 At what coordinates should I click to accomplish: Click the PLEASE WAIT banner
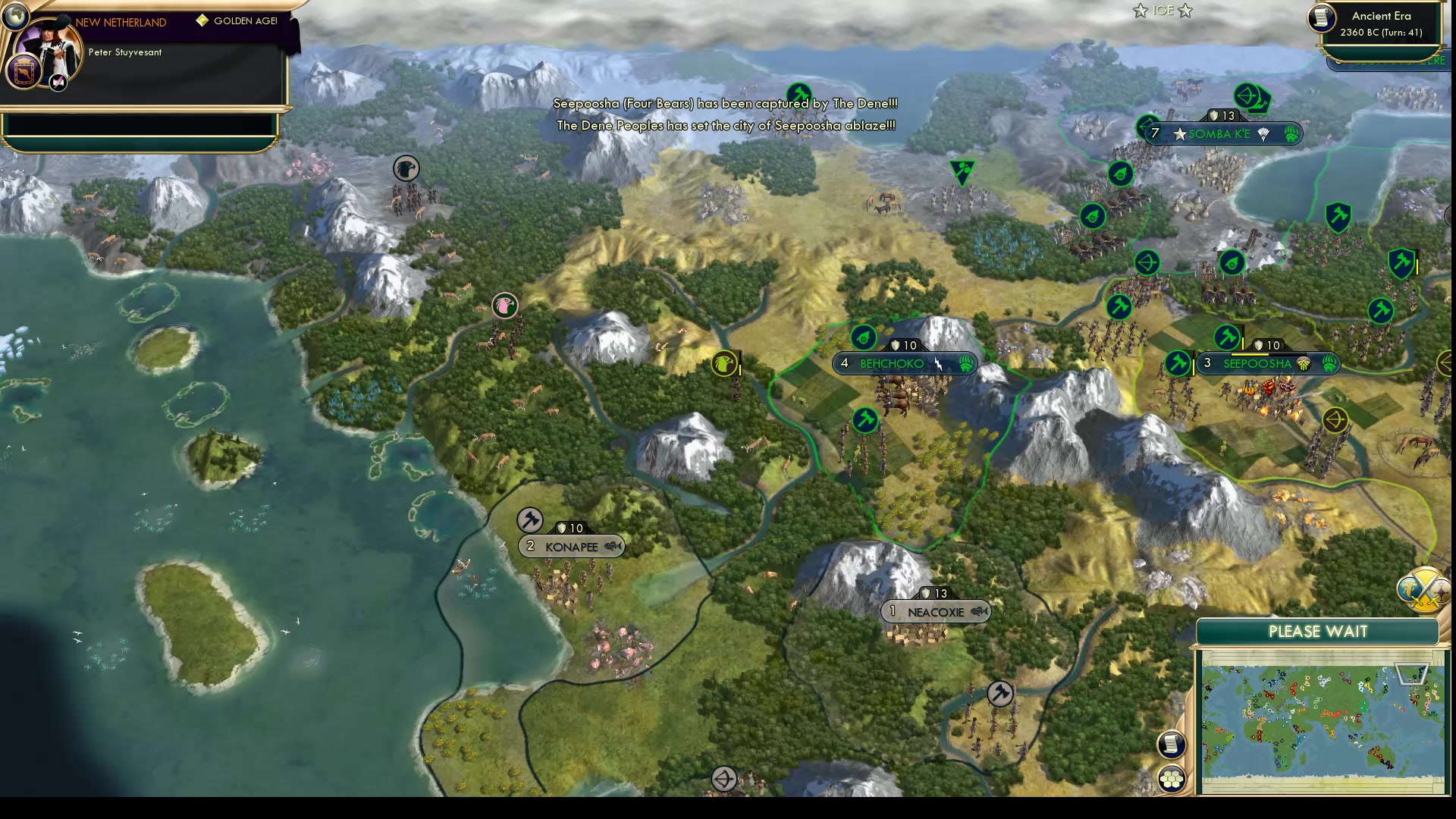(1317, 631)
